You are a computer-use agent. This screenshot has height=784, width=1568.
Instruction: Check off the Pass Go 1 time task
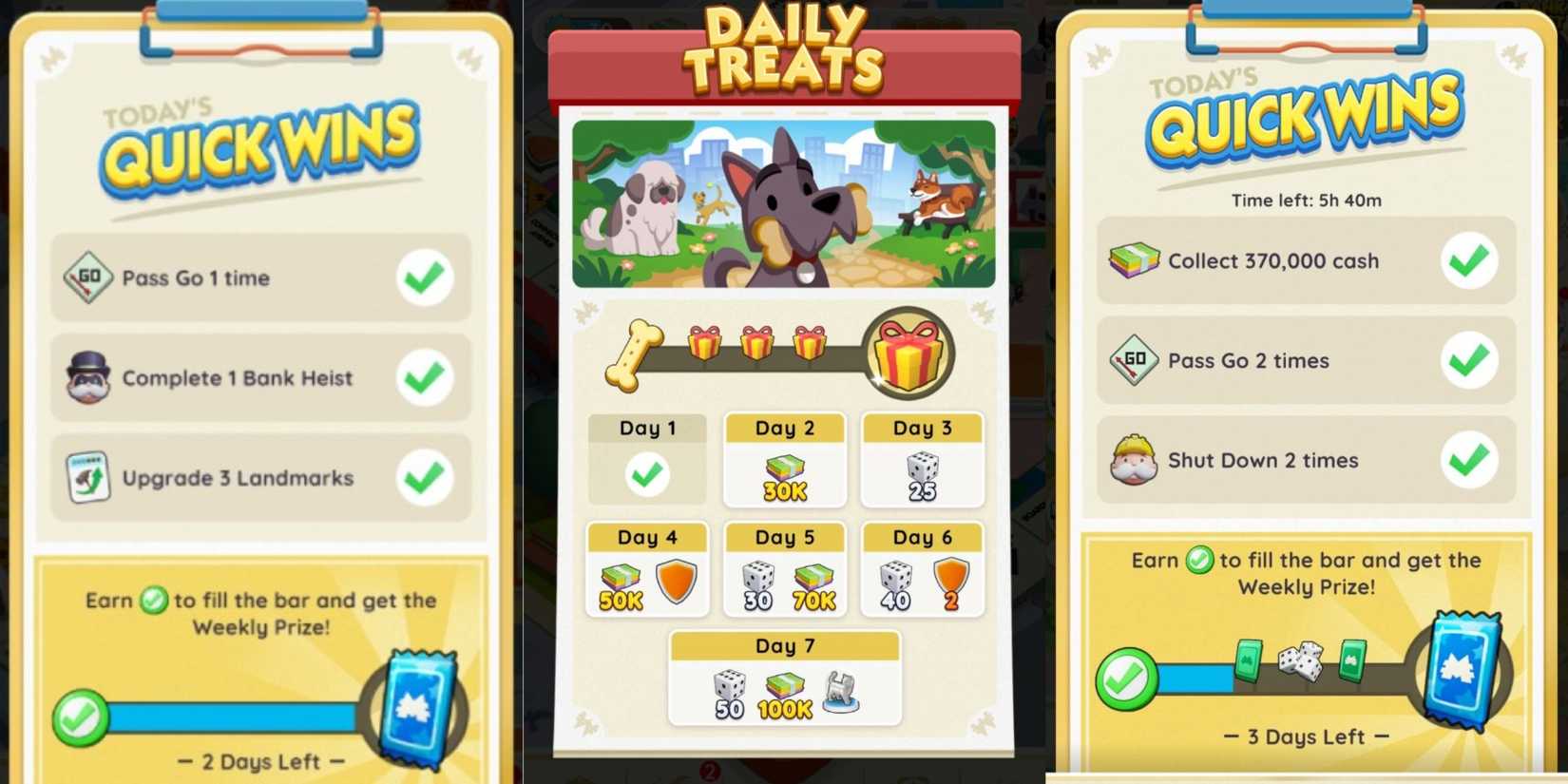coord(425,278)
